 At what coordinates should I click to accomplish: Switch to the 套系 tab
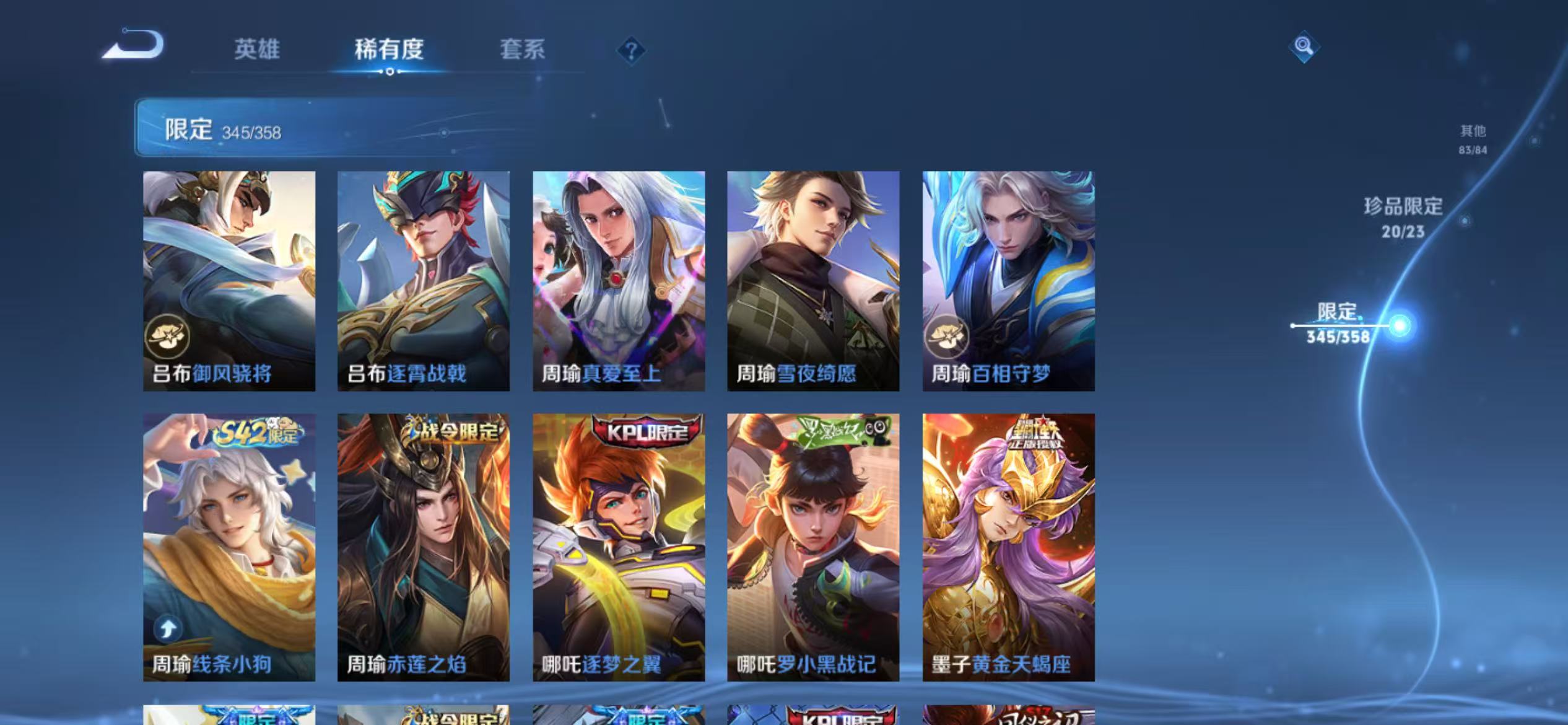pos(523,51)
